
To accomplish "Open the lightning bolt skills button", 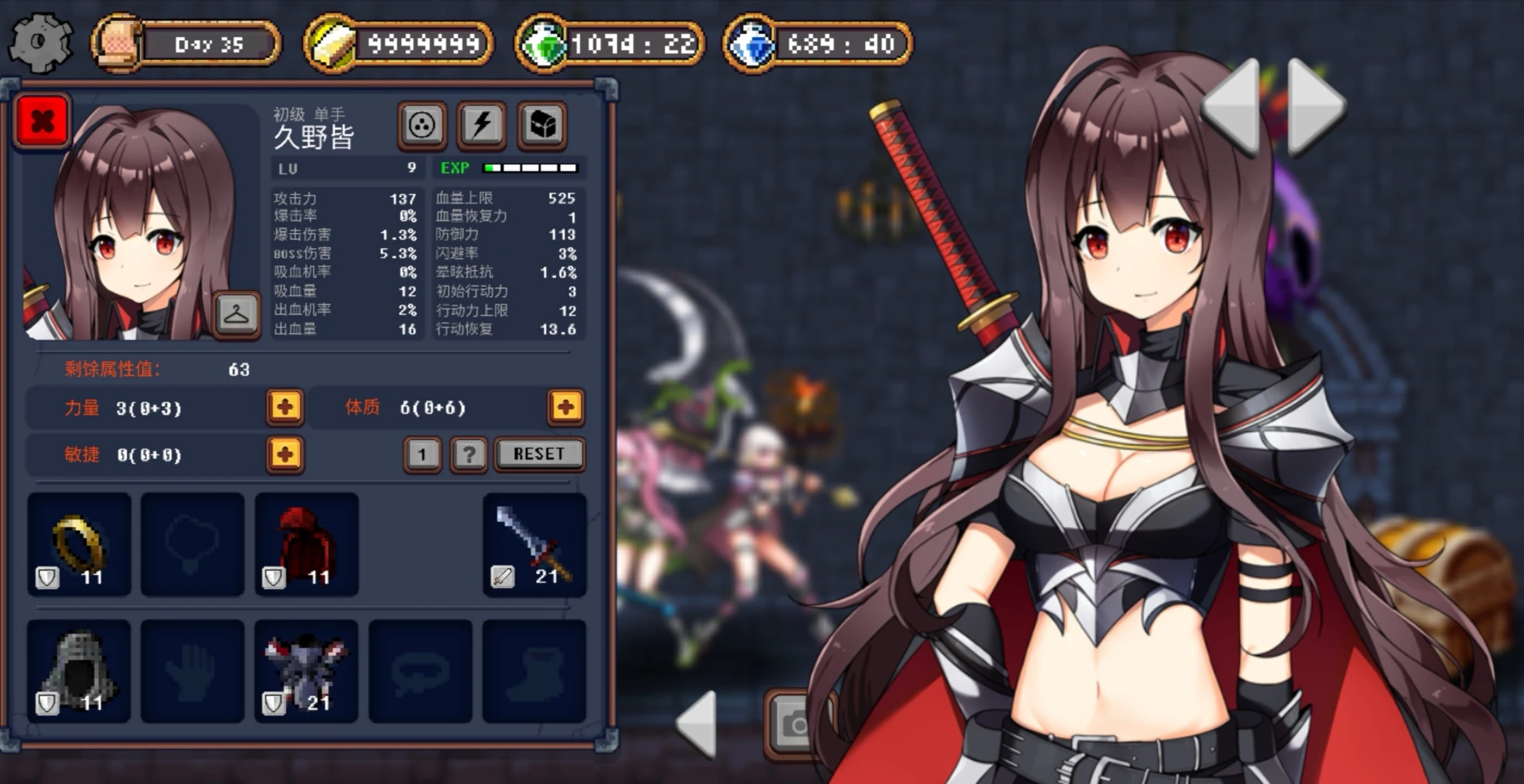I will coord(481,125).
